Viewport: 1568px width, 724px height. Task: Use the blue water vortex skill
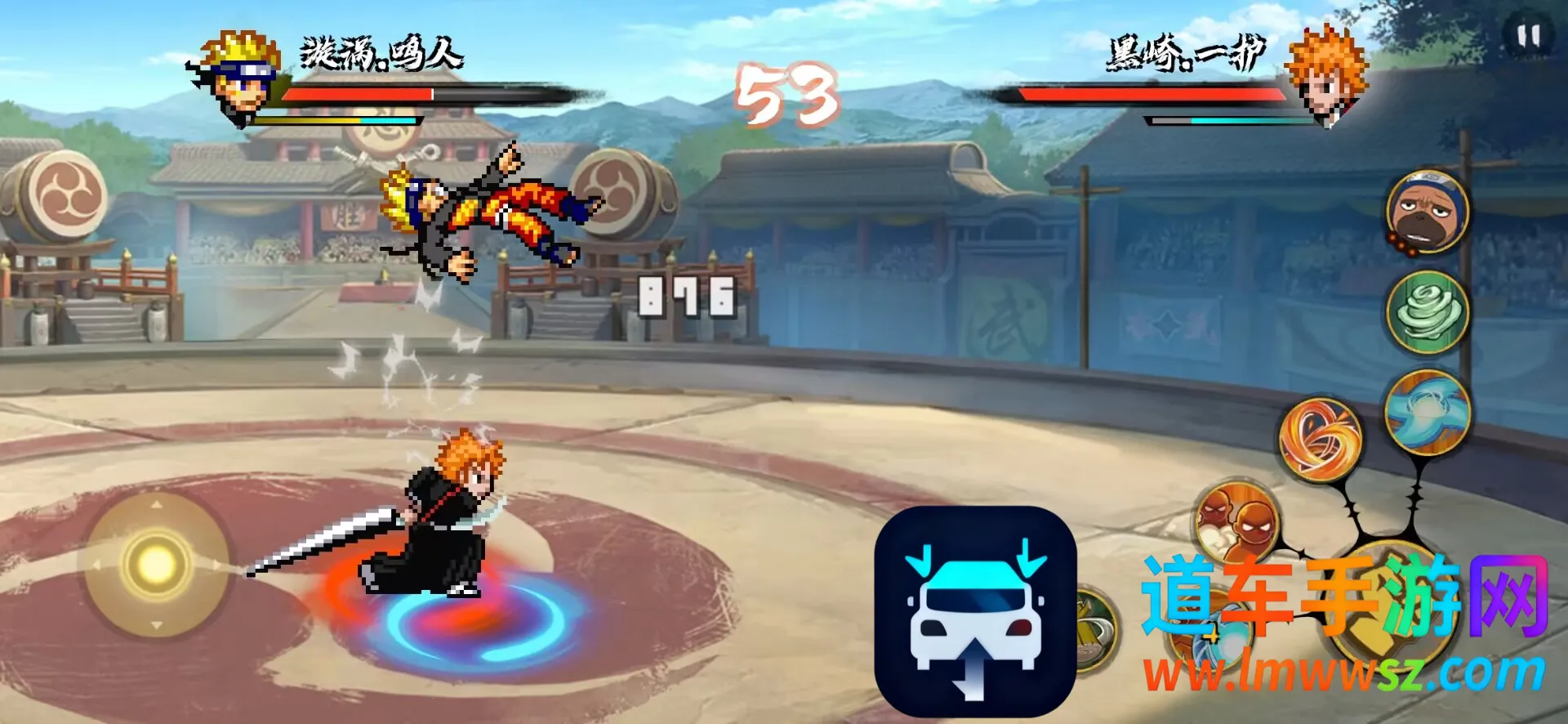[1428, 412]
